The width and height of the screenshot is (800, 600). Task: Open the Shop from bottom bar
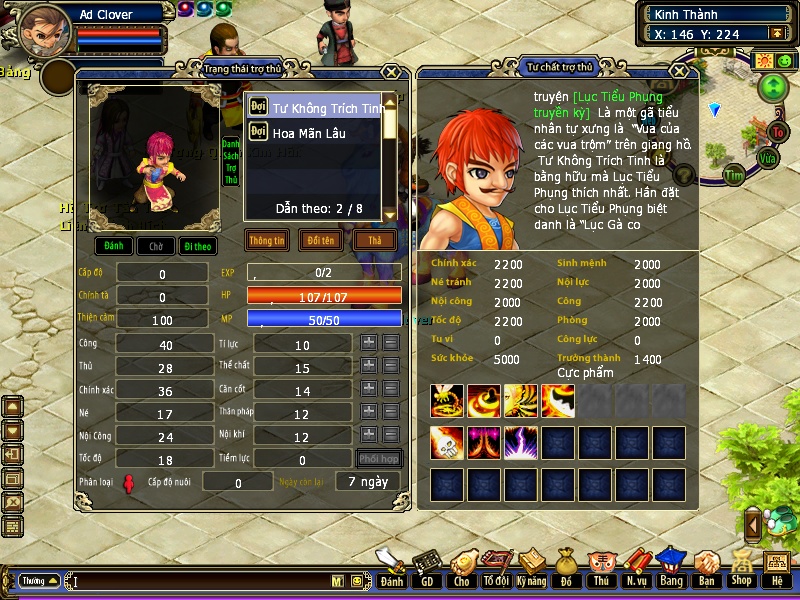[740, 568]
